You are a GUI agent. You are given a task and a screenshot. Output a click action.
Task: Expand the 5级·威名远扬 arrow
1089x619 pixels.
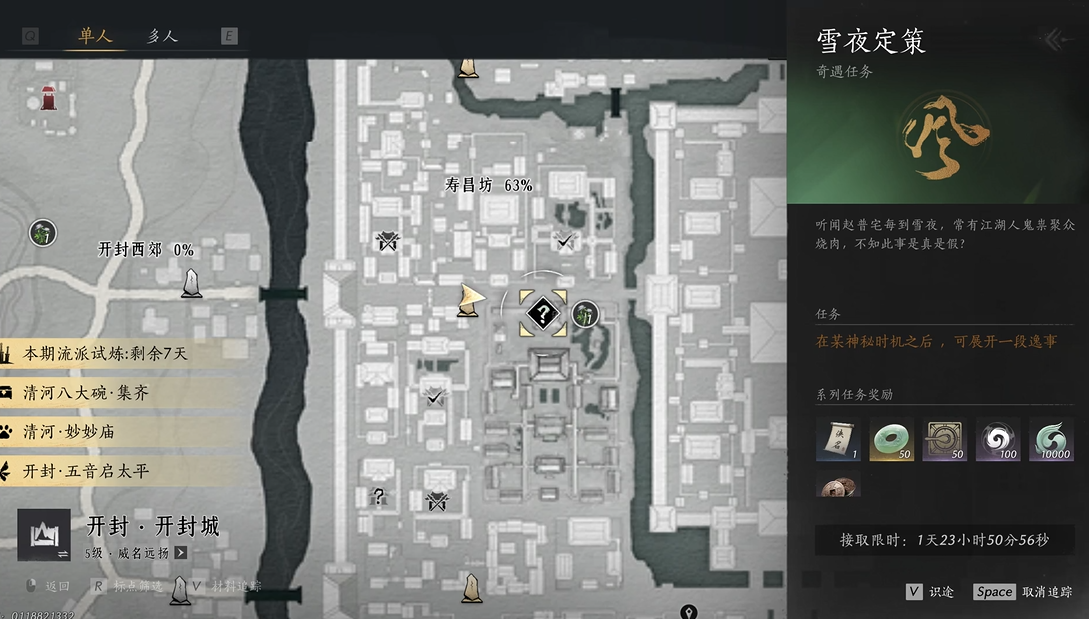(x=181, y=552)
